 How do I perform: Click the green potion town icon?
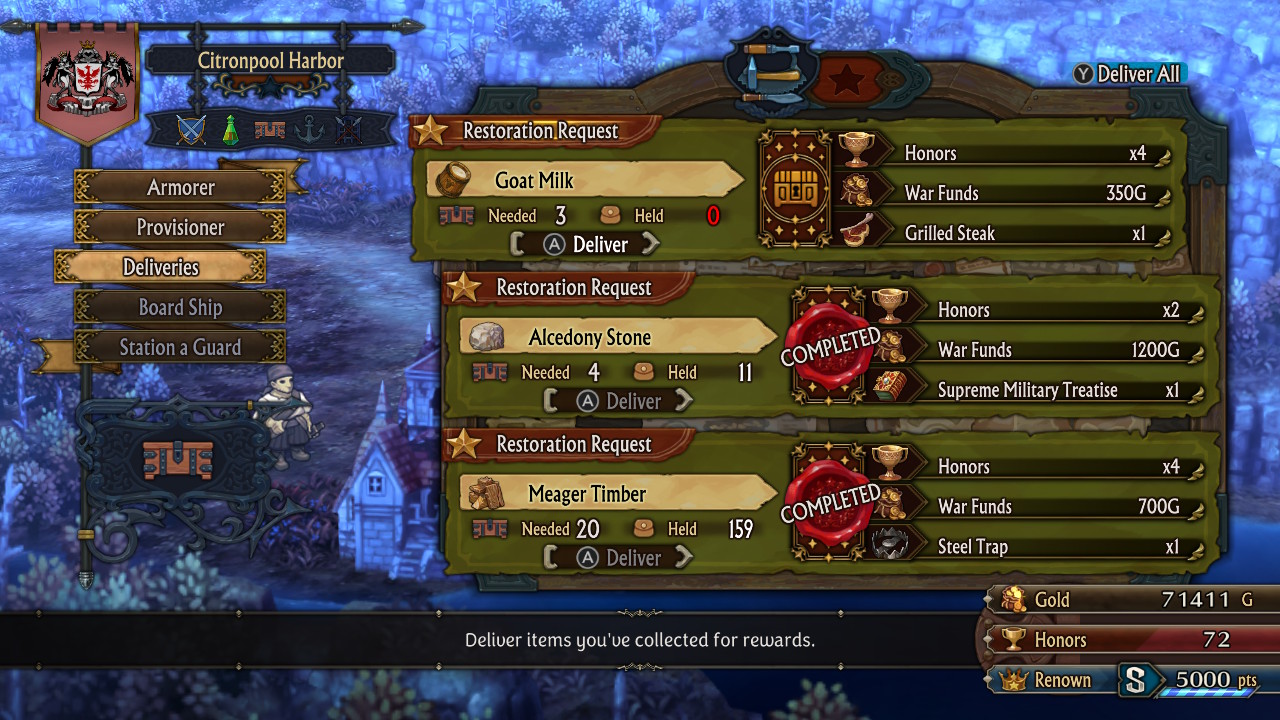230,130
